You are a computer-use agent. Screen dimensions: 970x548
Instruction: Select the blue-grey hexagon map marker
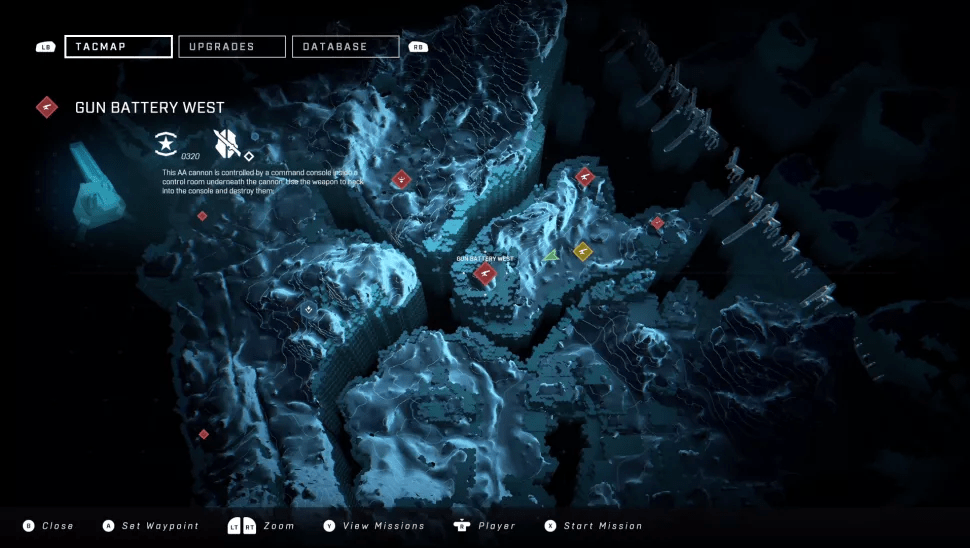[309, 309]
